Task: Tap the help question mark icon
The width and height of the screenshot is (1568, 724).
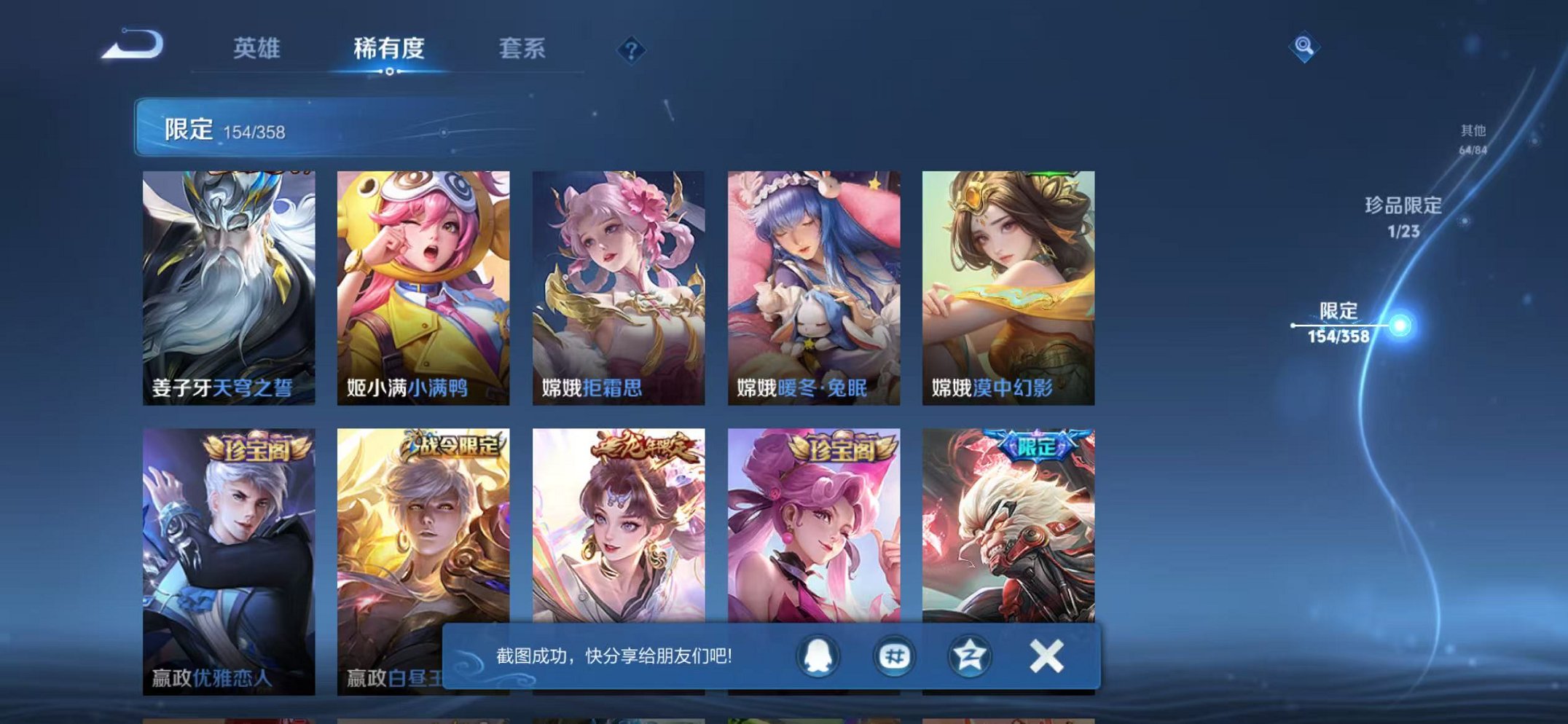Action: pos(632,50)
